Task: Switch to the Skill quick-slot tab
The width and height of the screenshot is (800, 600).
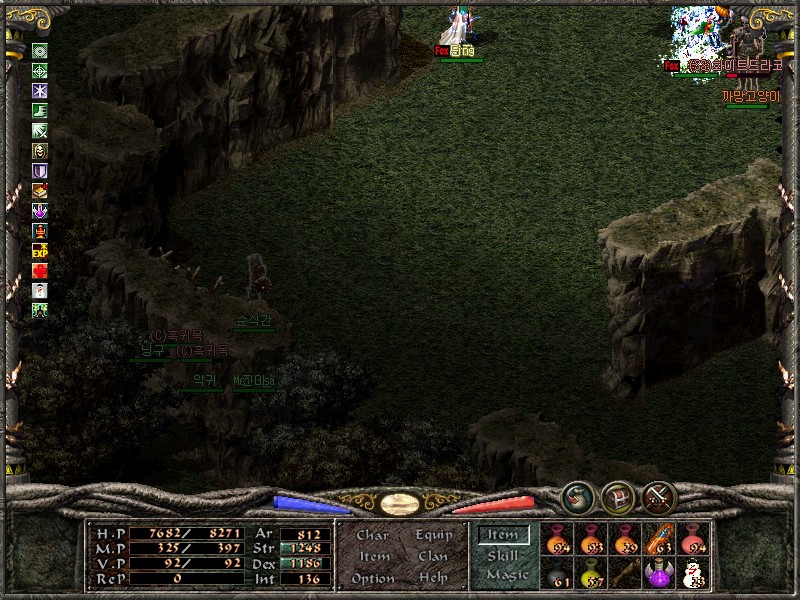Action: point(502,555)
